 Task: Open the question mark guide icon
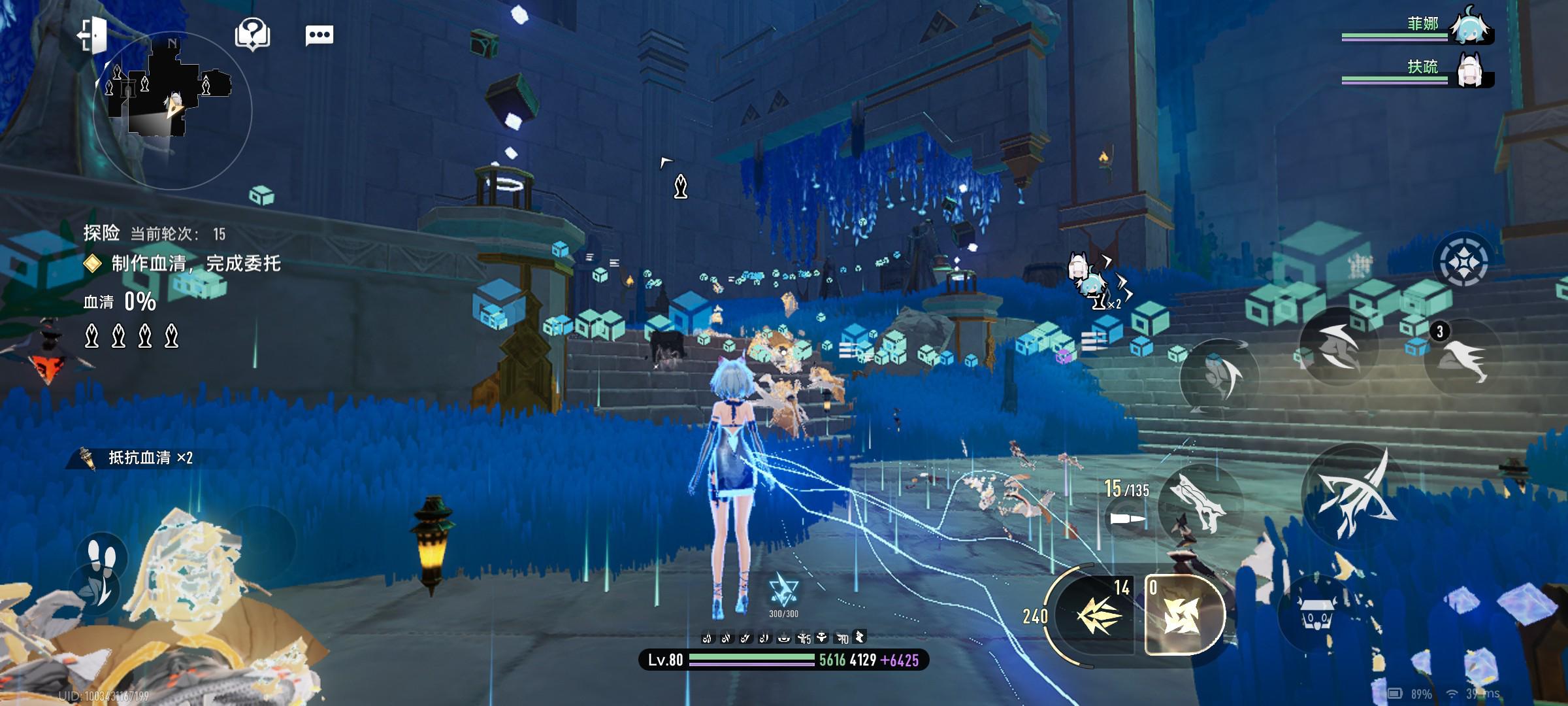(x=253, y=34)
